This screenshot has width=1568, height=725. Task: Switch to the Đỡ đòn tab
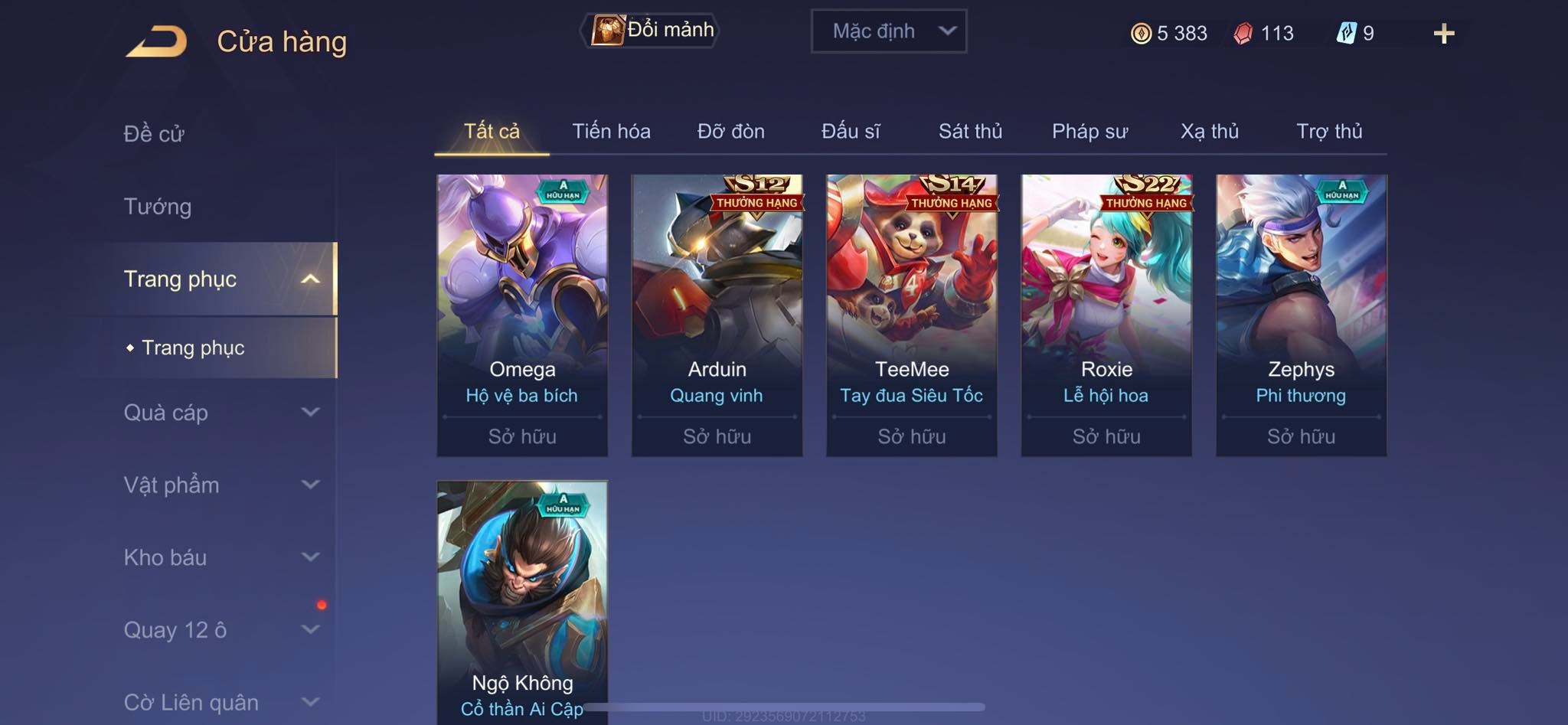coord(730,132)
